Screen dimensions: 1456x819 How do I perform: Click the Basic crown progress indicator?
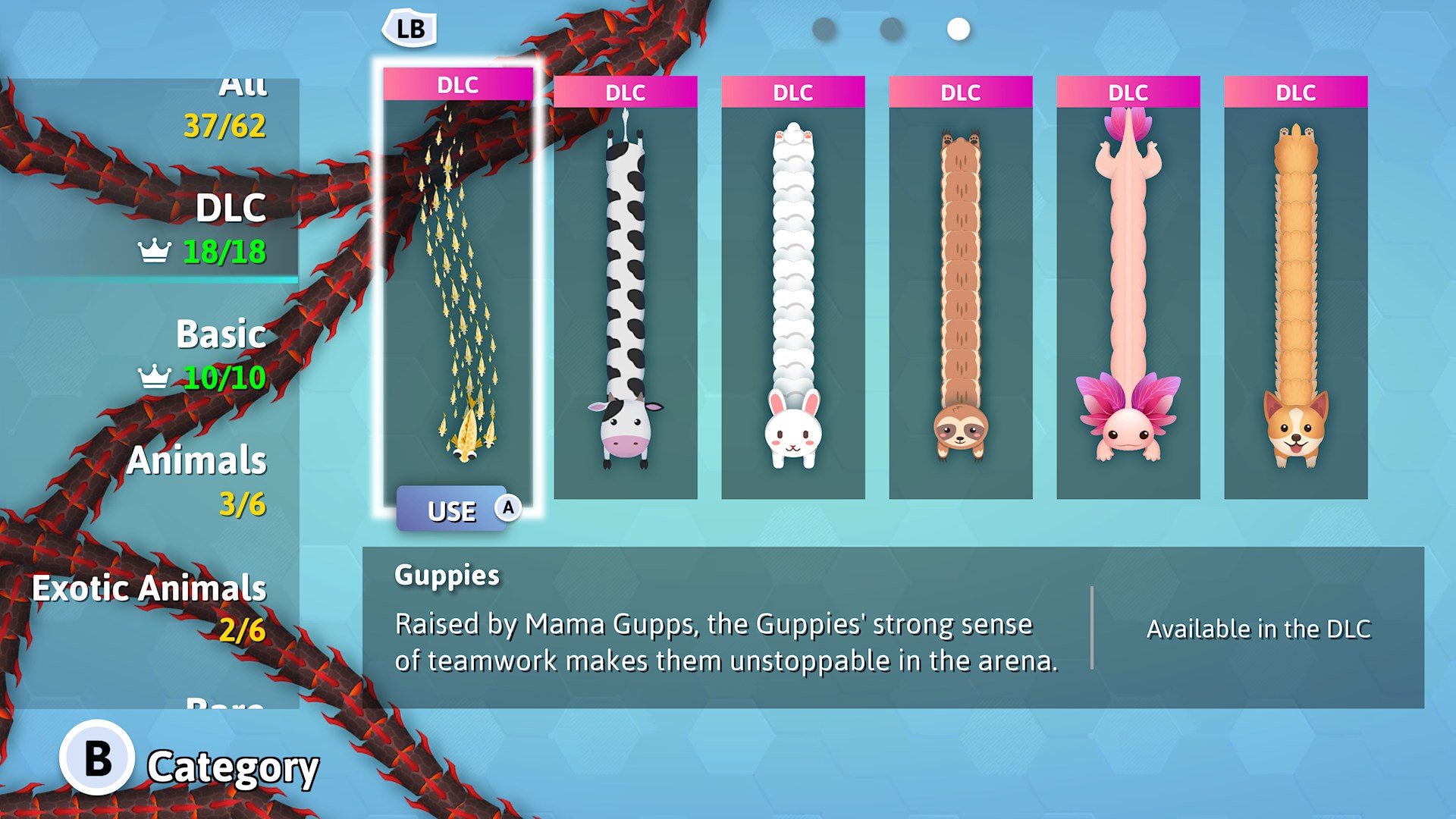[155, 375]
